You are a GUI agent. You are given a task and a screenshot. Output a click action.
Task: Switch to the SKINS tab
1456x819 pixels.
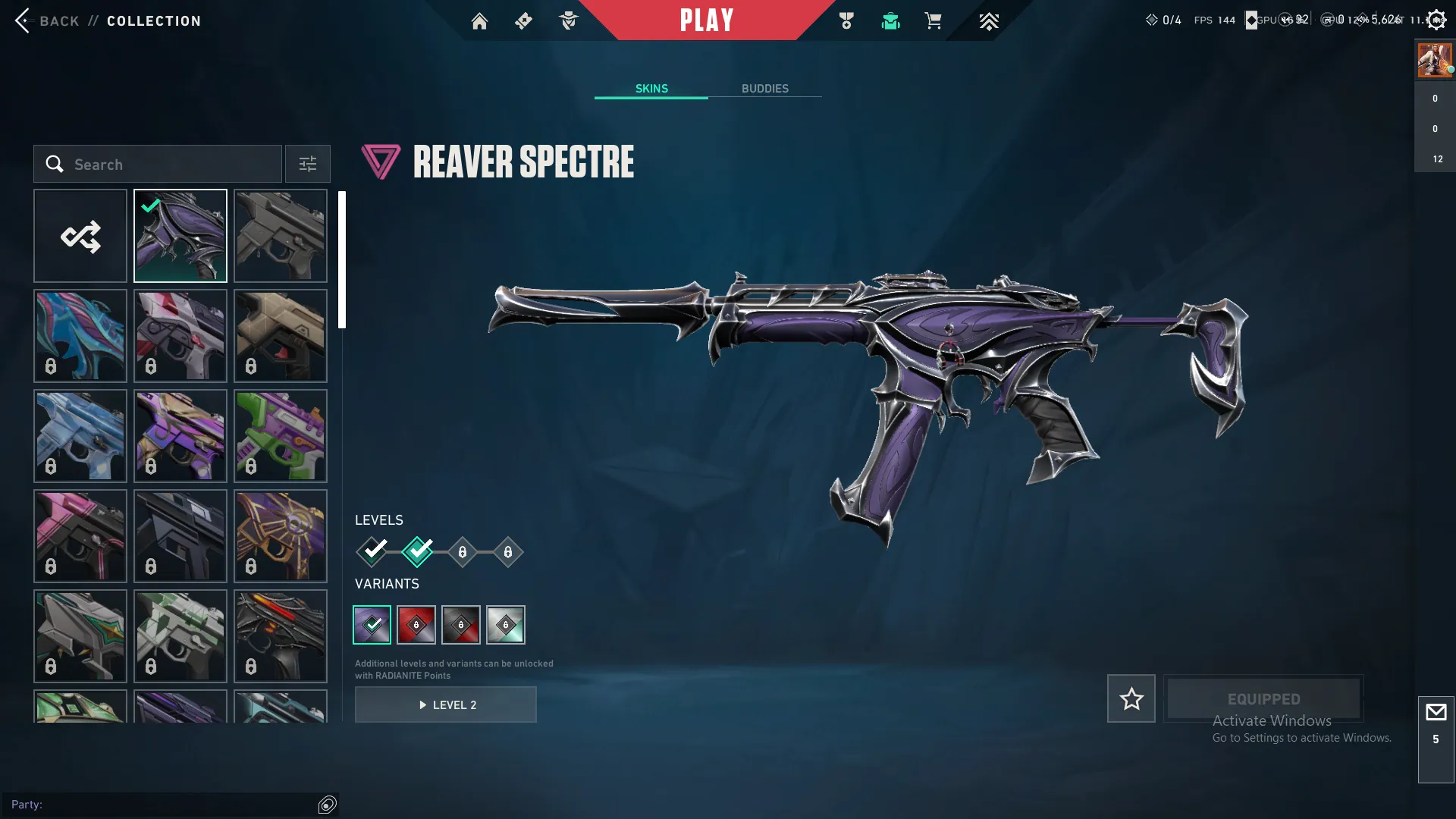click(651, 88)
